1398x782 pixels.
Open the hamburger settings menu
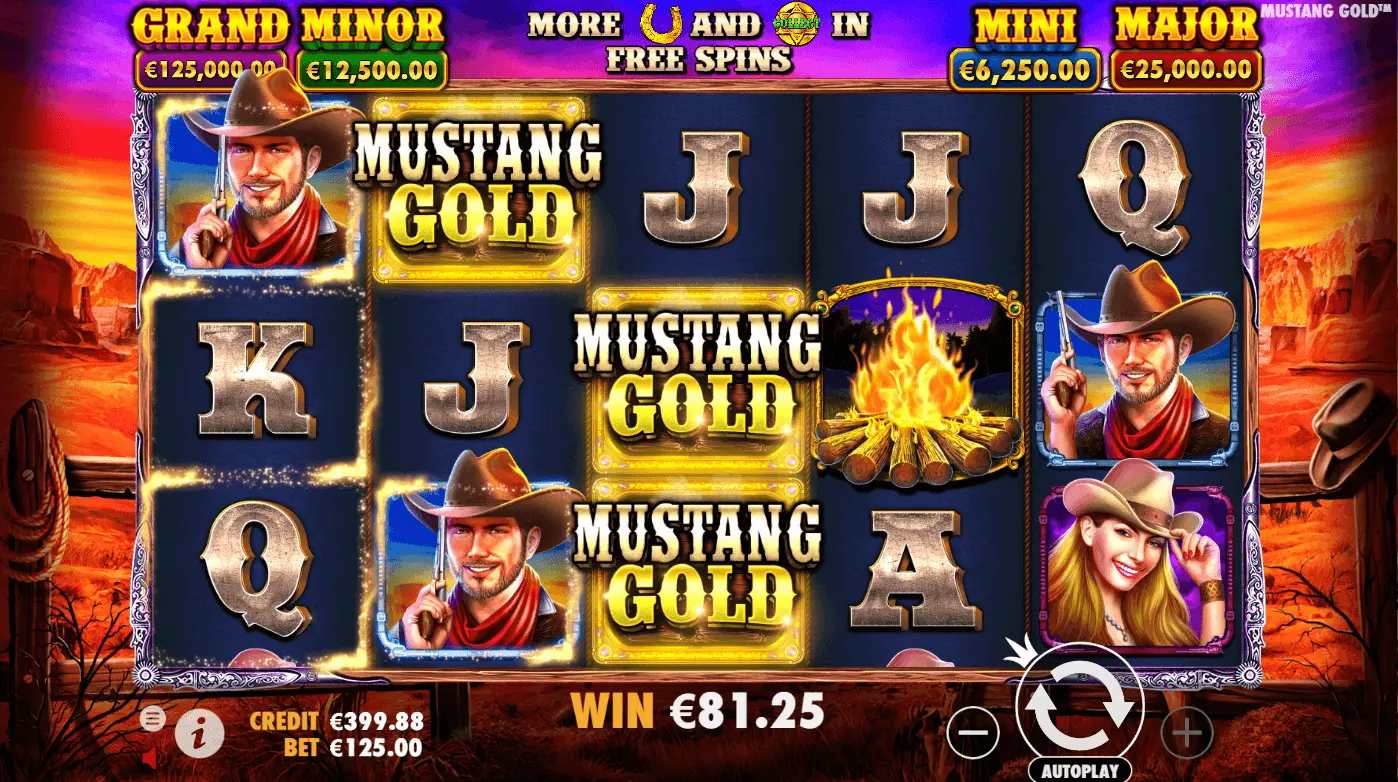[153, 717]
